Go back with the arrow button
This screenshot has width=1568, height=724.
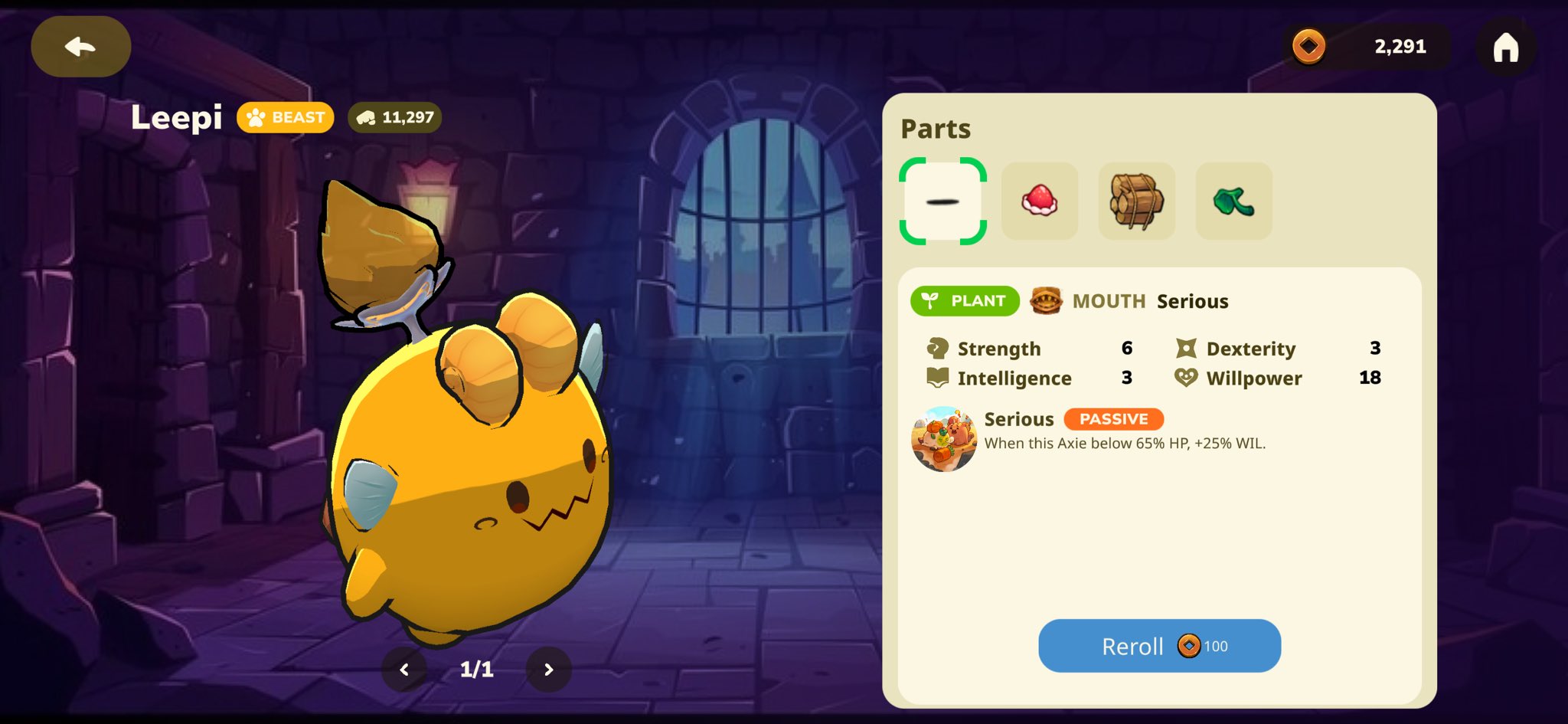tap(80, 47)
